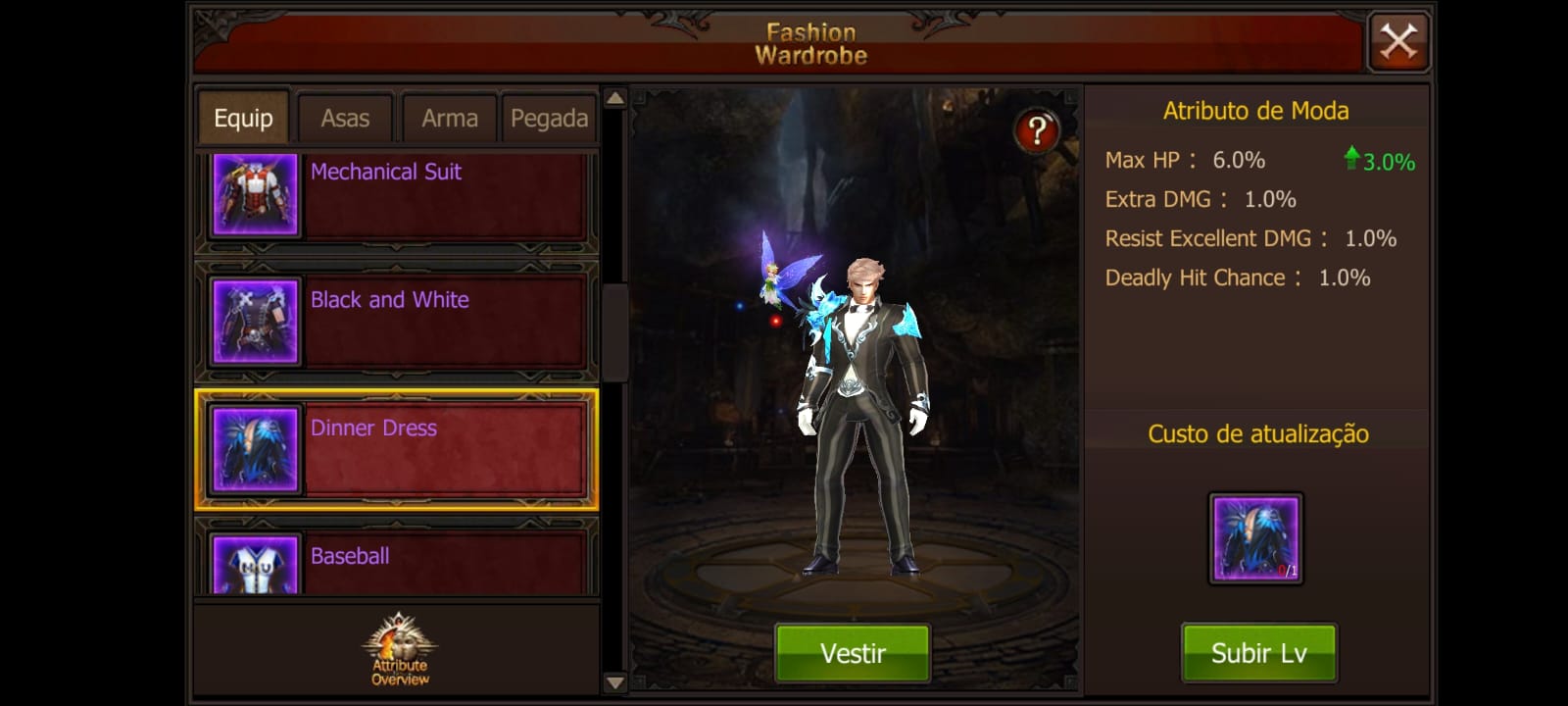
Task: Choose the Mechanical Suit outfit
Action: click(x=397, y=196)
